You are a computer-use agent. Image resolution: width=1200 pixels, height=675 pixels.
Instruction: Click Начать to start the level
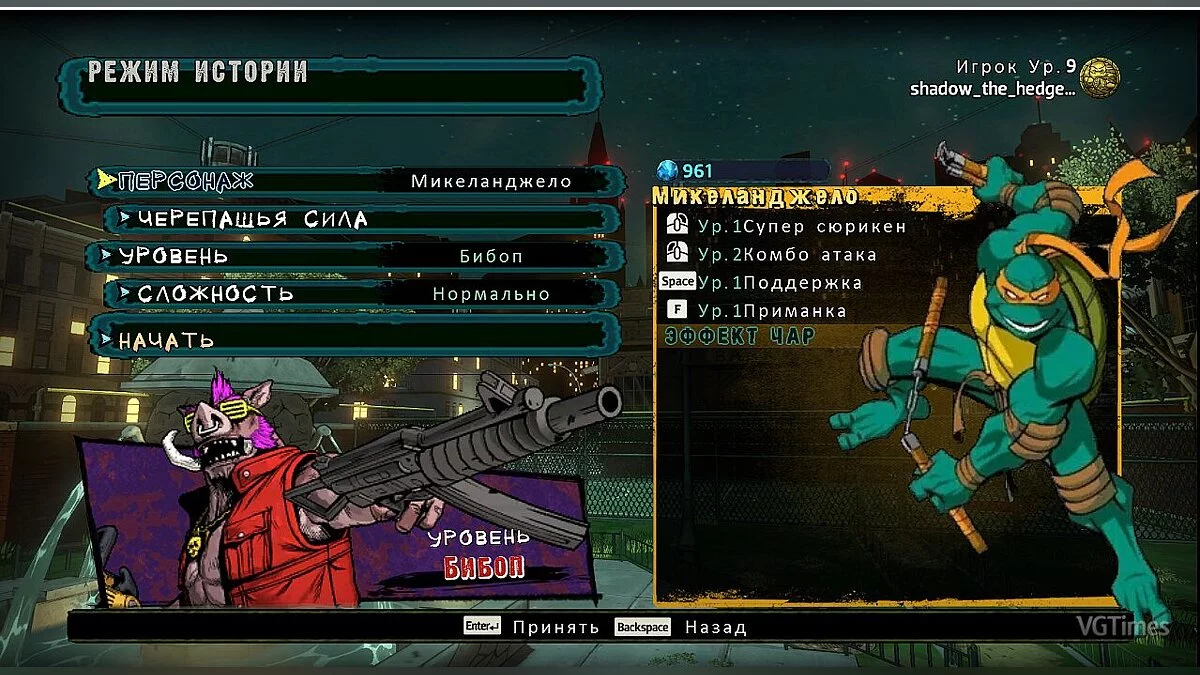(355, 339)
